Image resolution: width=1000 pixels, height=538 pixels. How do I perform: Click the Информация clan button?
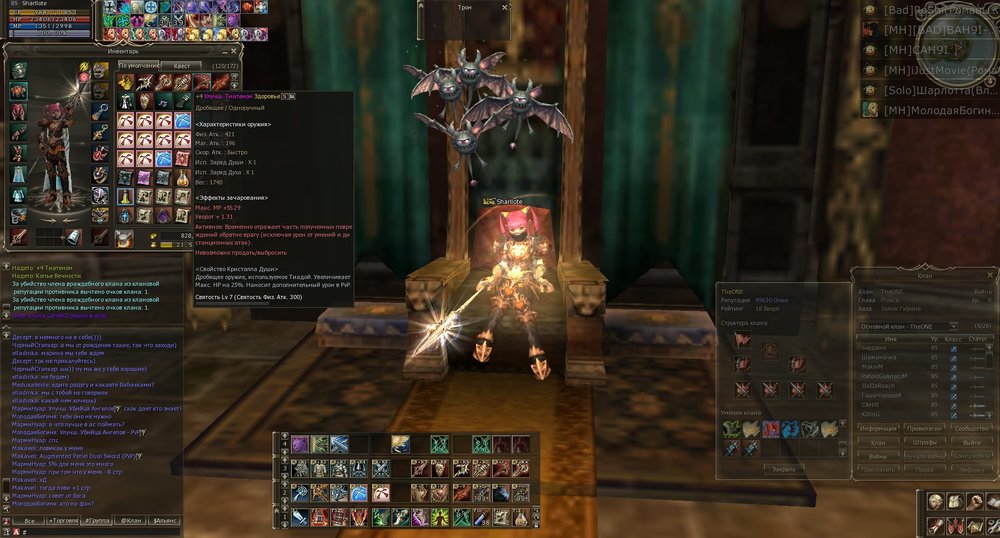pyautogui.click(x=877, y=428)
